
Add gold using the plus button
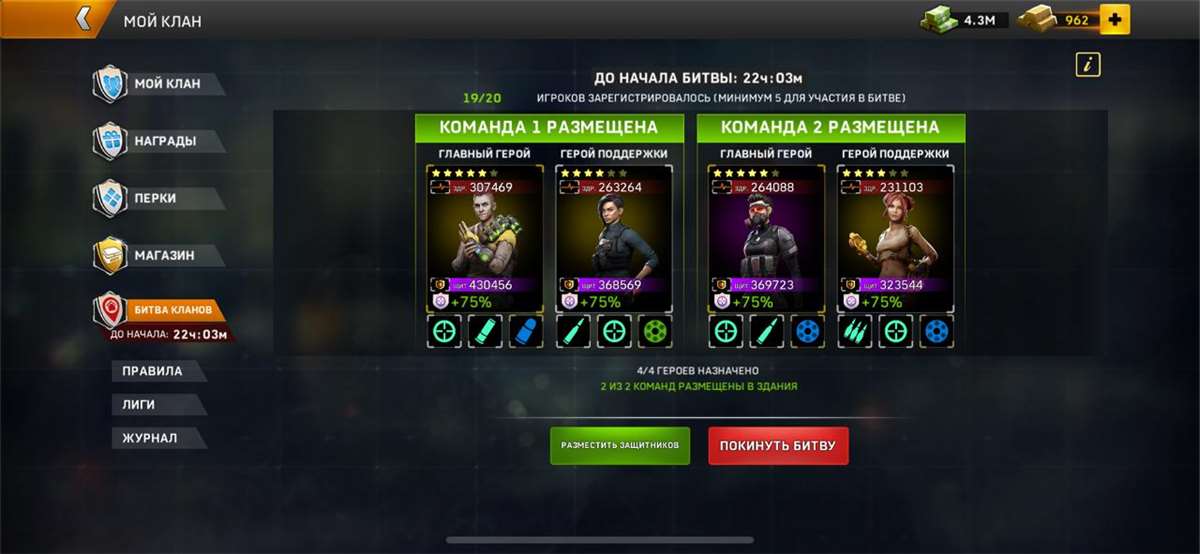[x=1114, y=19]
